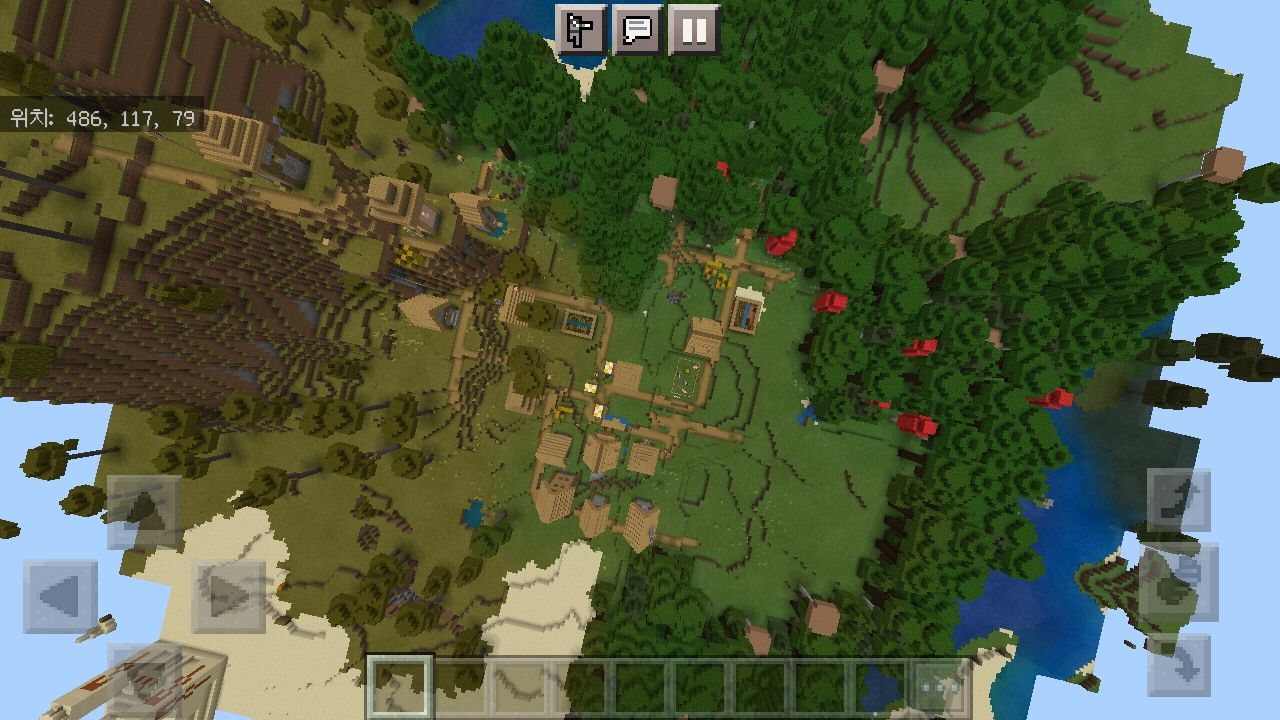
Task: Tap the move right arrow
Action: coord(228,597)
